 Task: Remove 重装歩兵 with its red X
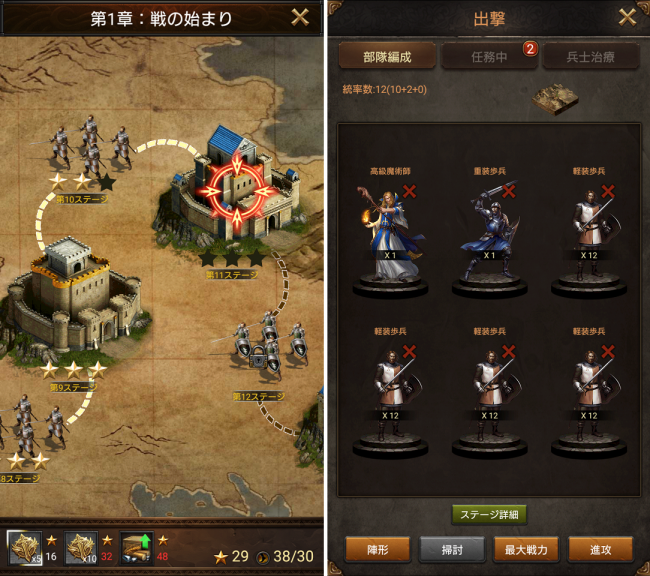507,190
